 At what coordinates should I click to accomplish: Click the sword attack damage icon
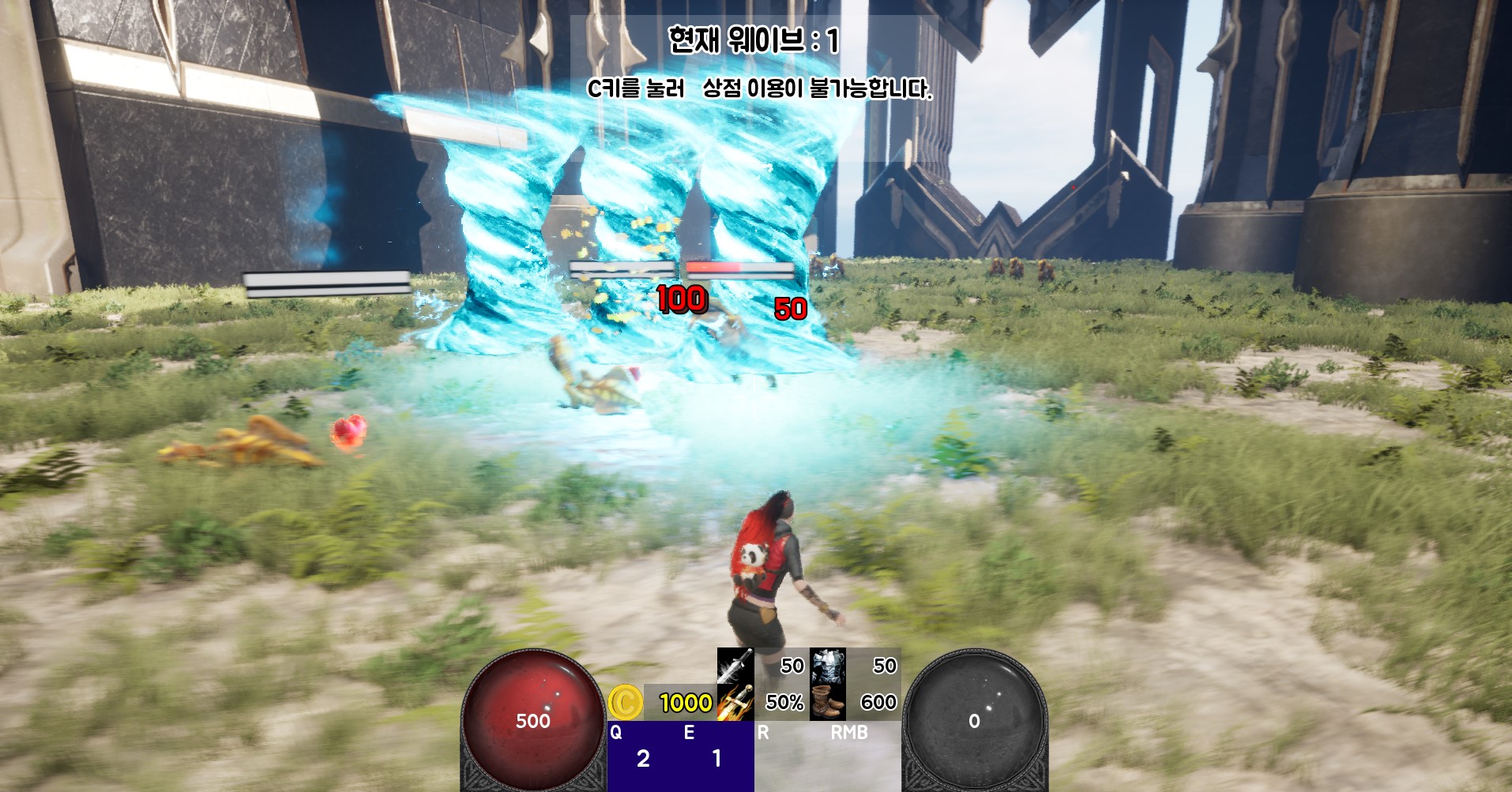click(736, 666)
